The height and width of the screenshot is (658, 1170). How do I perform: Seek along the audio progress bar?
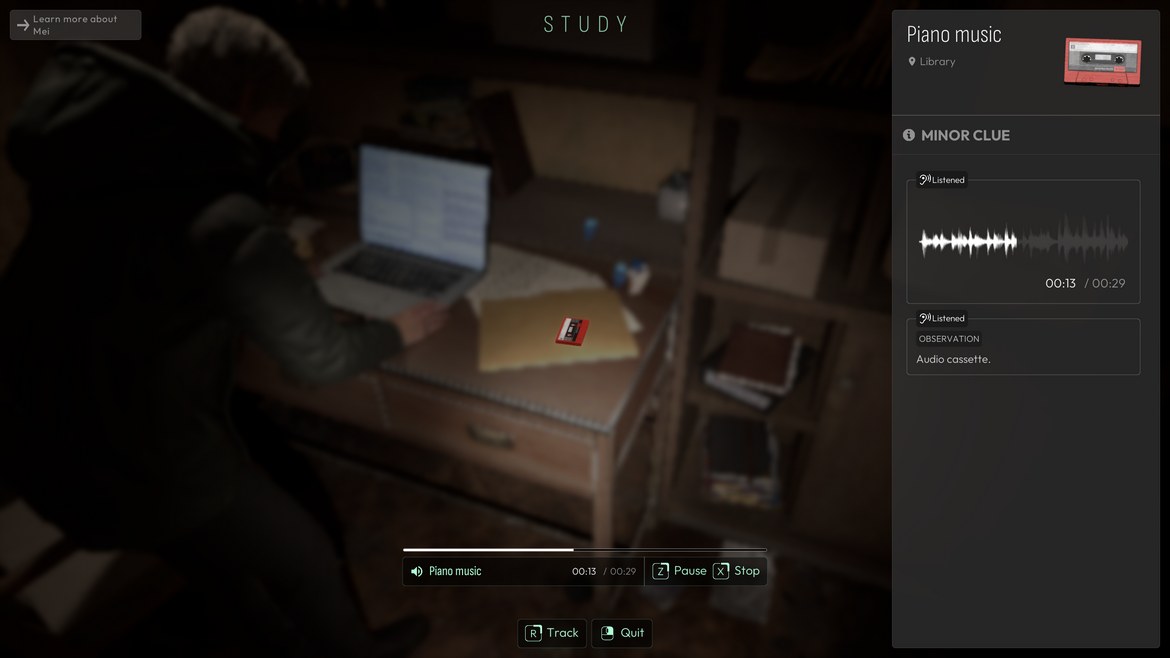click(584, 549)
